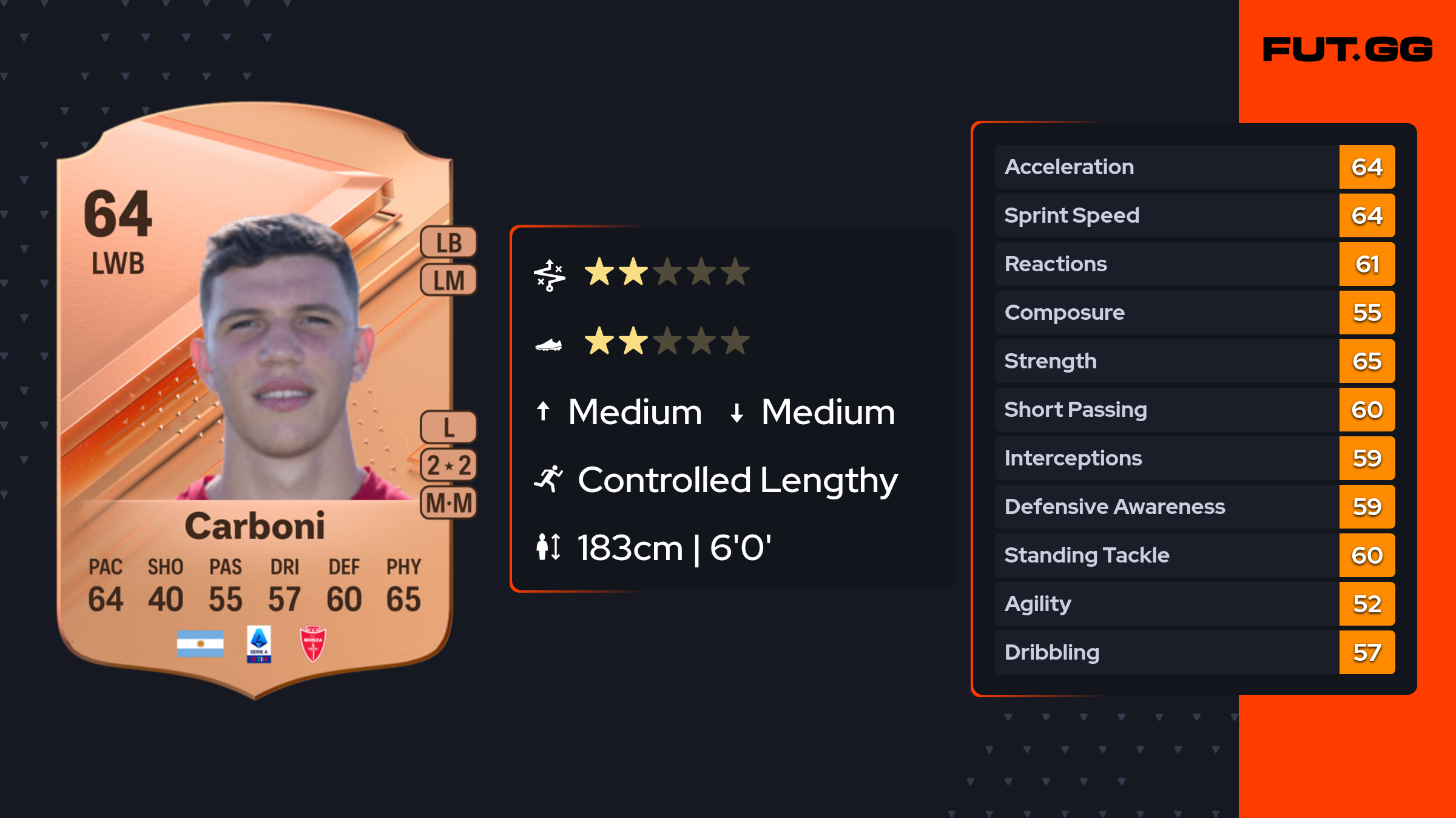The height and width of the screenshot is (818, 1456).
Task: Choose the LM alternate position badge
Action: click(x=449, y=280)
